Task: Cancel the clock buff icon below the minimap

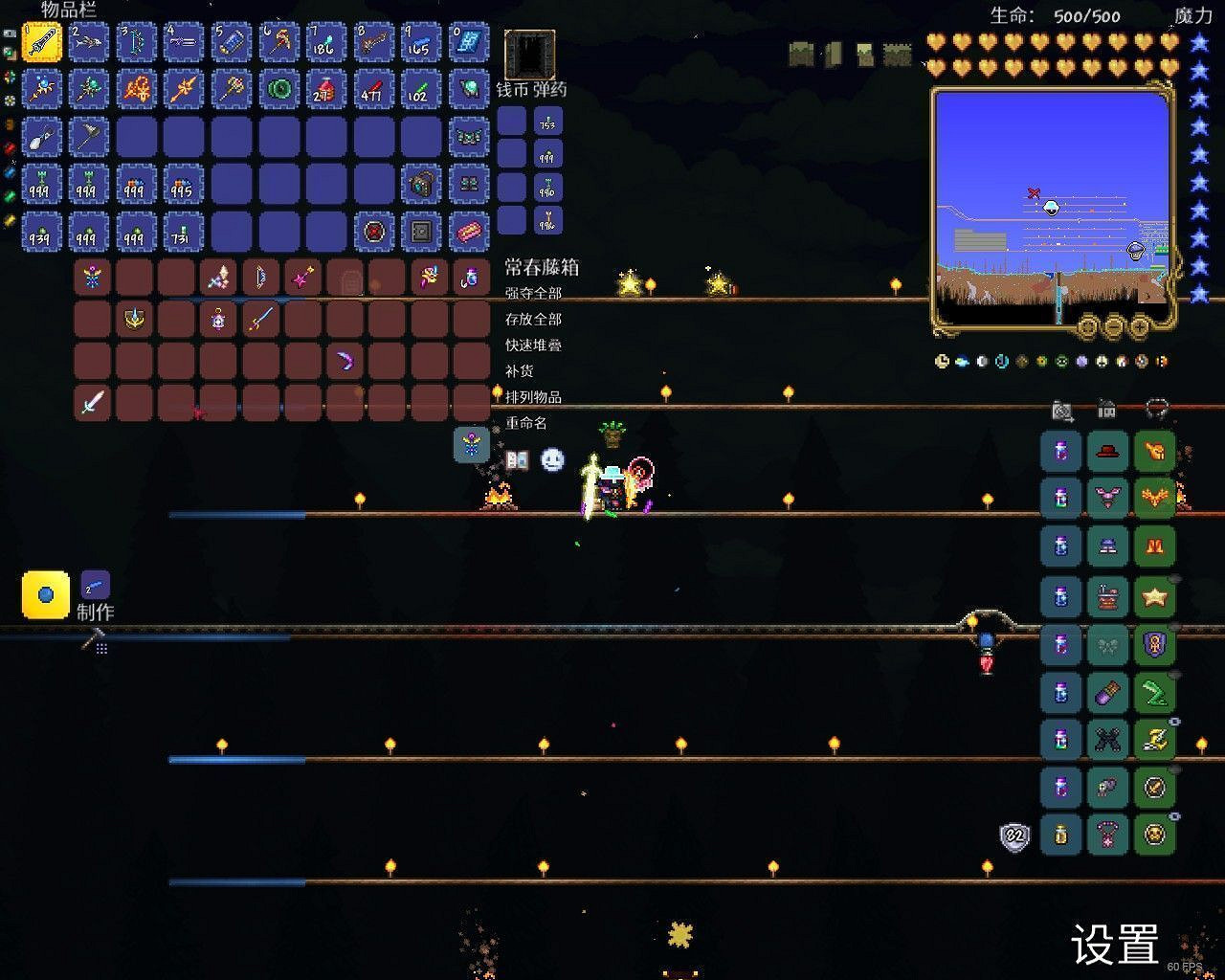Action: (941, 362)
